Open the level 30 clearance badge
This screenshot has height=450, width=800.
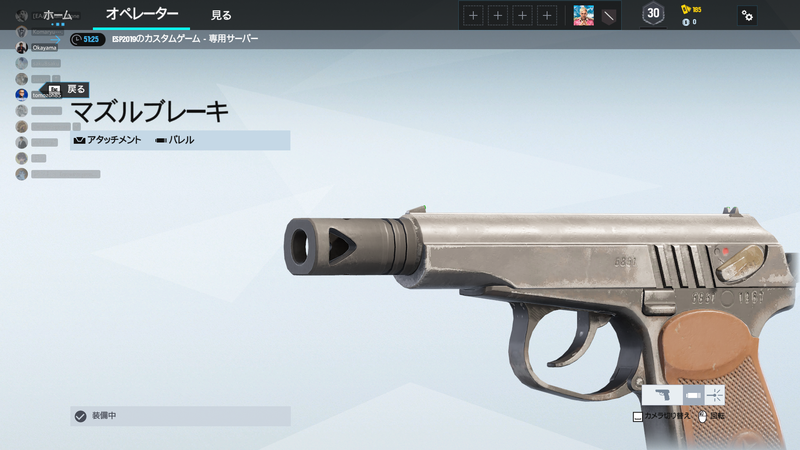pyautogui.click(x=653, y=14)
